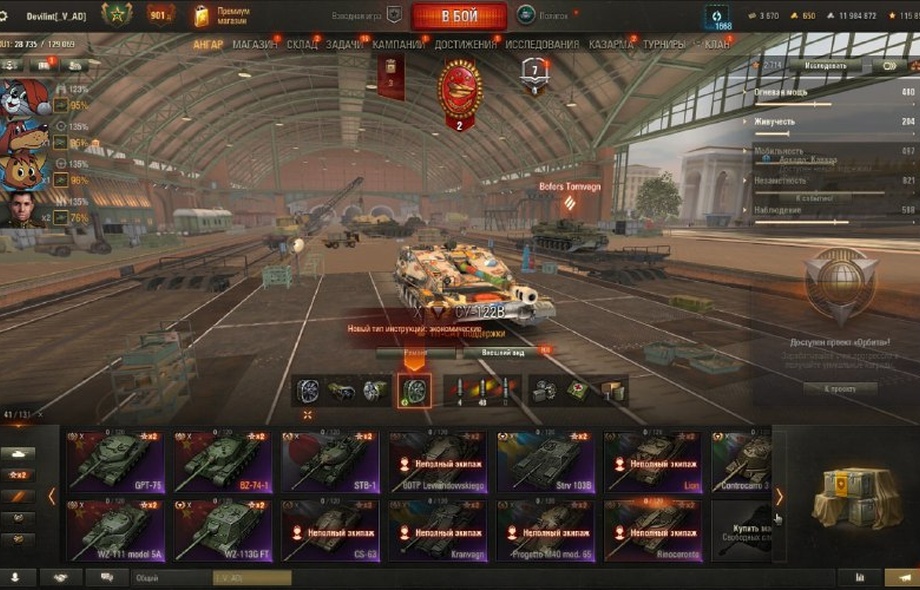
Task: Show the ДОСТИЖЕНИЯ tab
Action: tap(465, 45)
